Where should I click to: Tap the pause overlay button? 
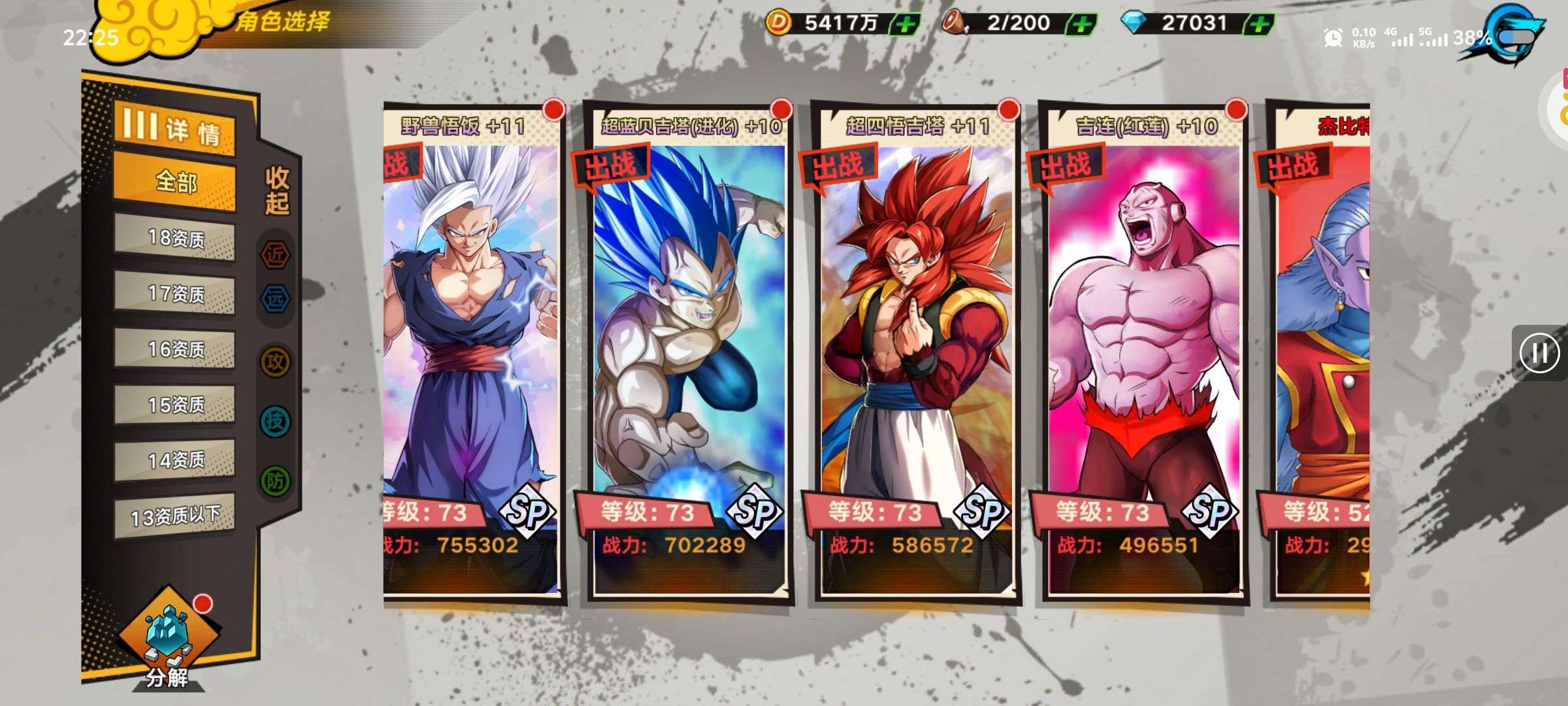[x=1539, y=353]
